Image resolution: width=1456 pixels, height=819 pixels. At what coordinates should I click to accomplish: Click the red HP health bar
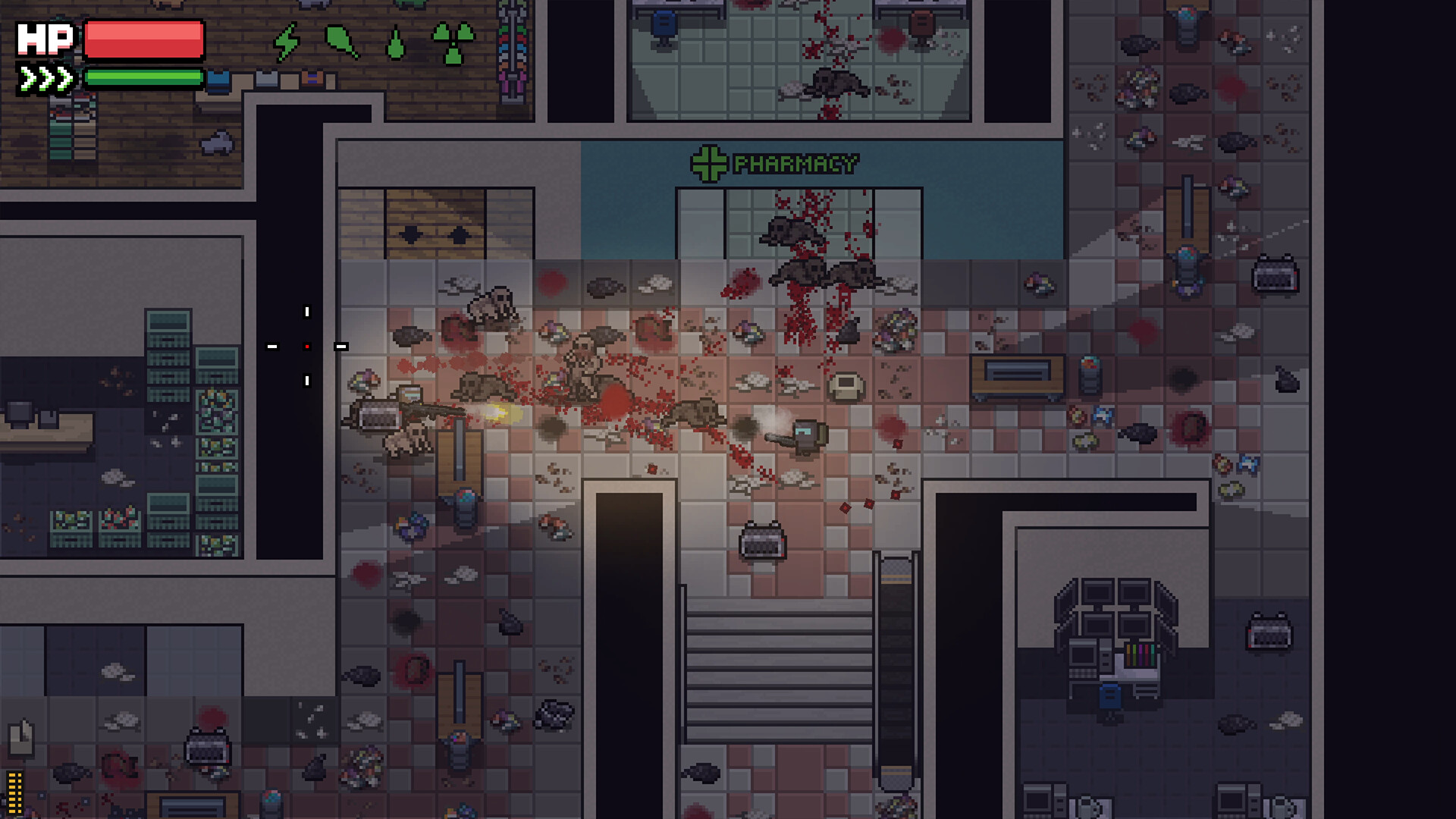pos(143,40)
